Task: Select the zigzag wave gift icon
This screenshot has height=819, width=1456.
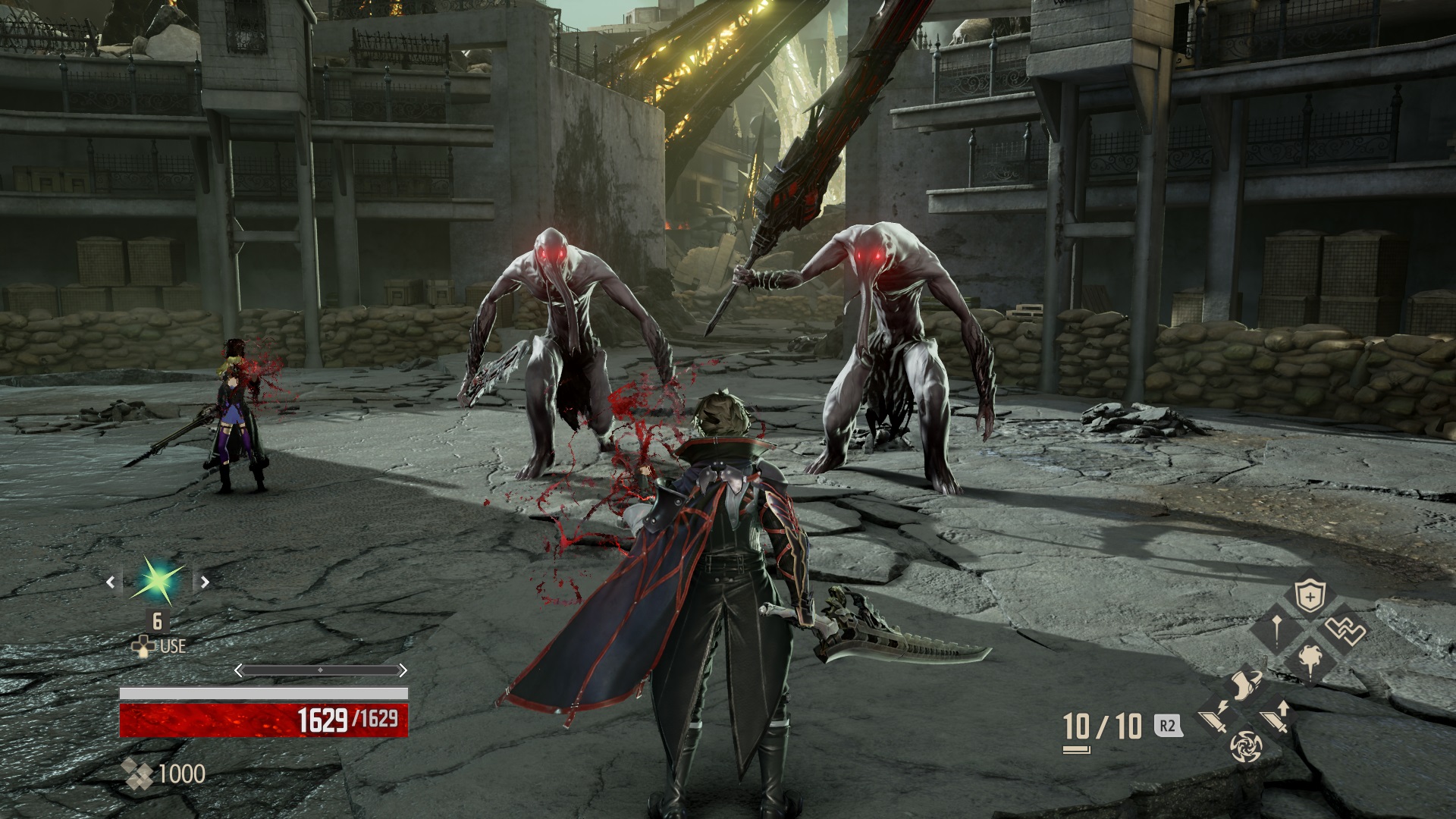Action: click(x=1345, y=630)
